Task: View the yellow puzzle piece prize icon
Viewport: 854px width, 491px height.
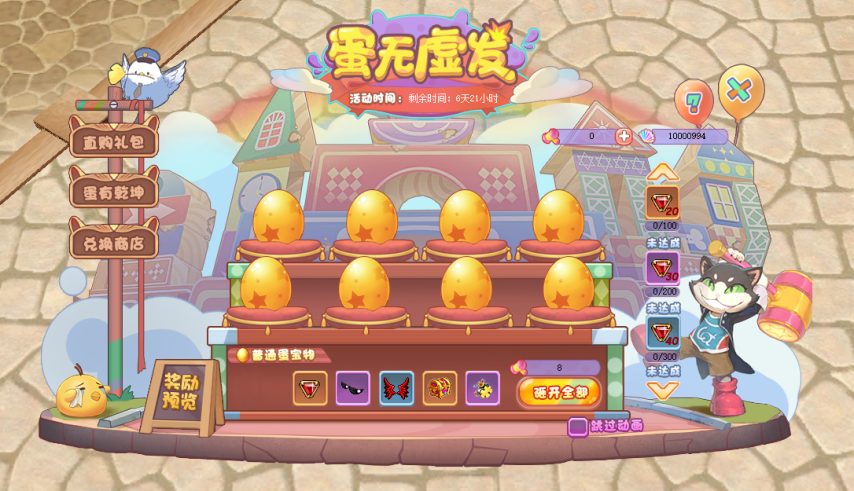Action: (482, 388)
